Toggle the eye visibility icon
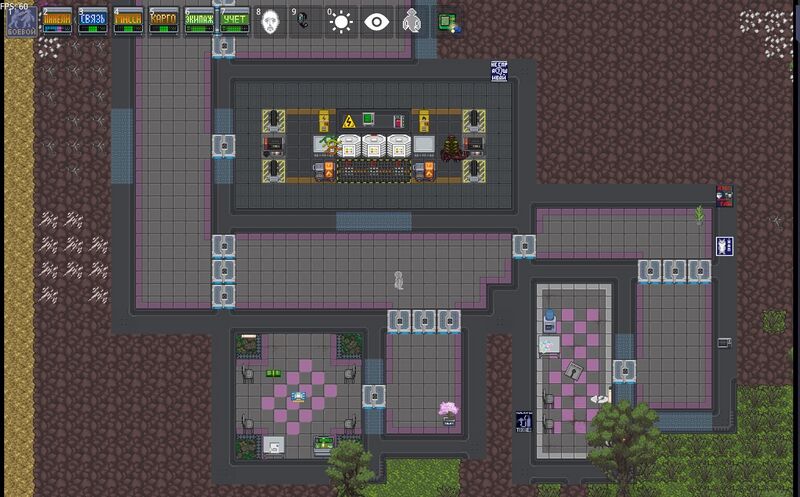 point(377,21)
